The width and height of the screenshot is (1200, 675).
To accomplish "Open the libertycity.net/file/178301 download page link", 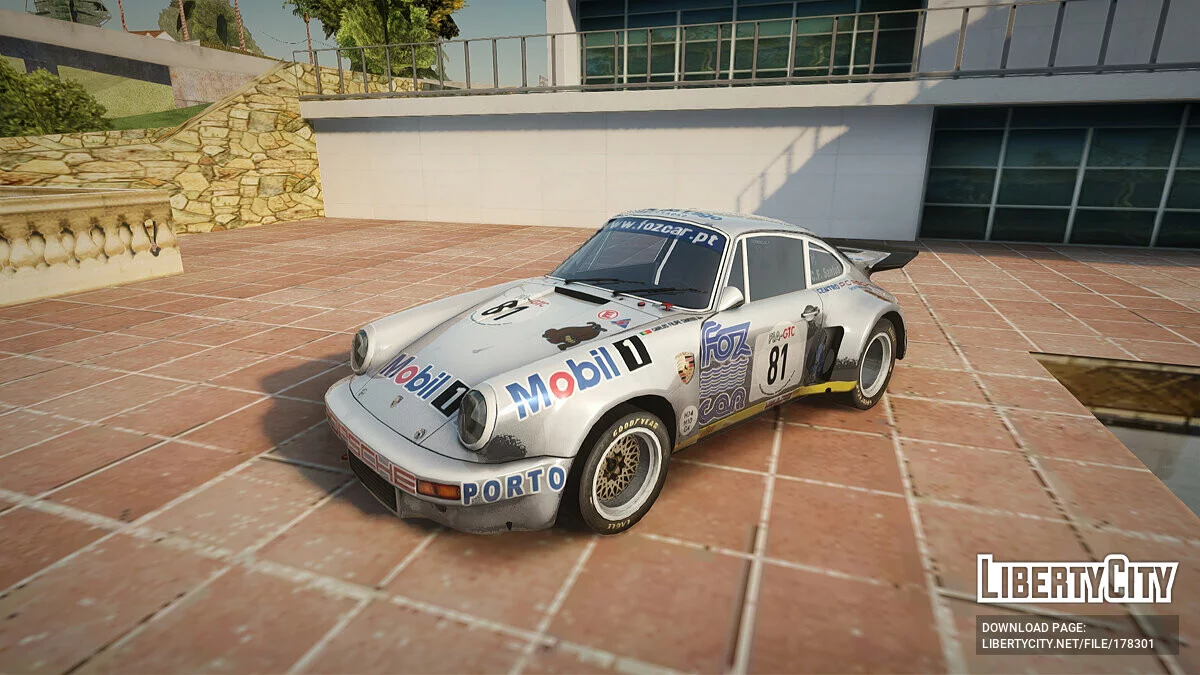I will tap(1067, 643).
